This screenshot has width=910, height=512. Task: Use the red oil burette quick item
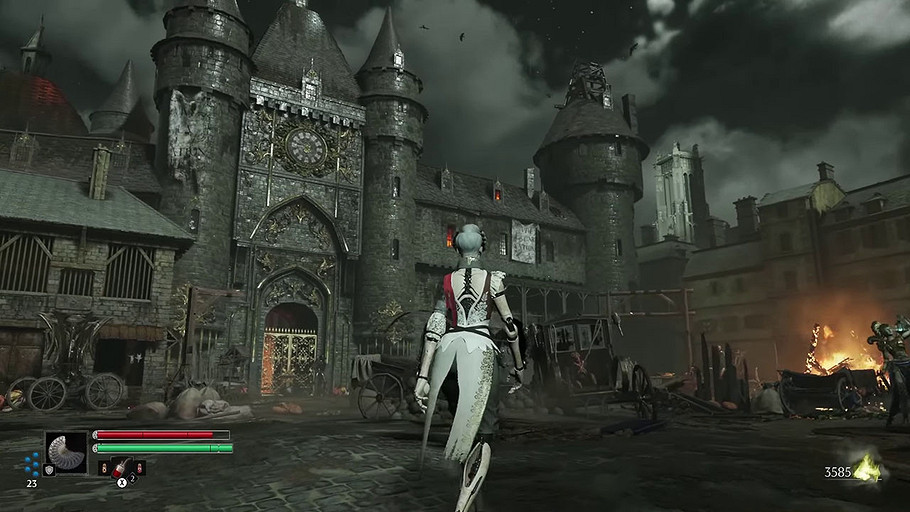pyautogui.click(x=121, y=467)
